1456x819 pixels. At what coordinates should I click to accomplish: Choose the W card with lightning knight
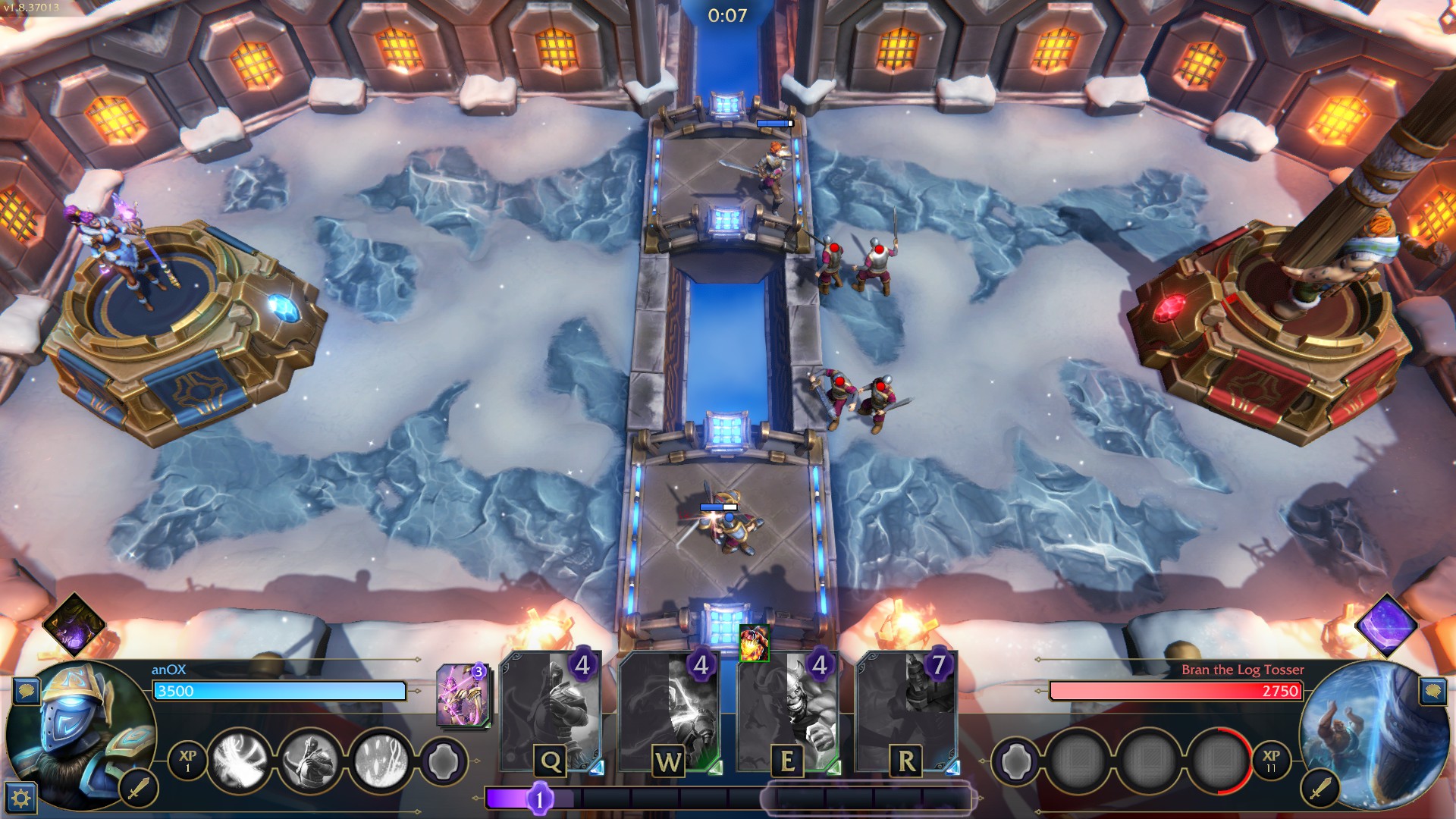click(669, 714)
